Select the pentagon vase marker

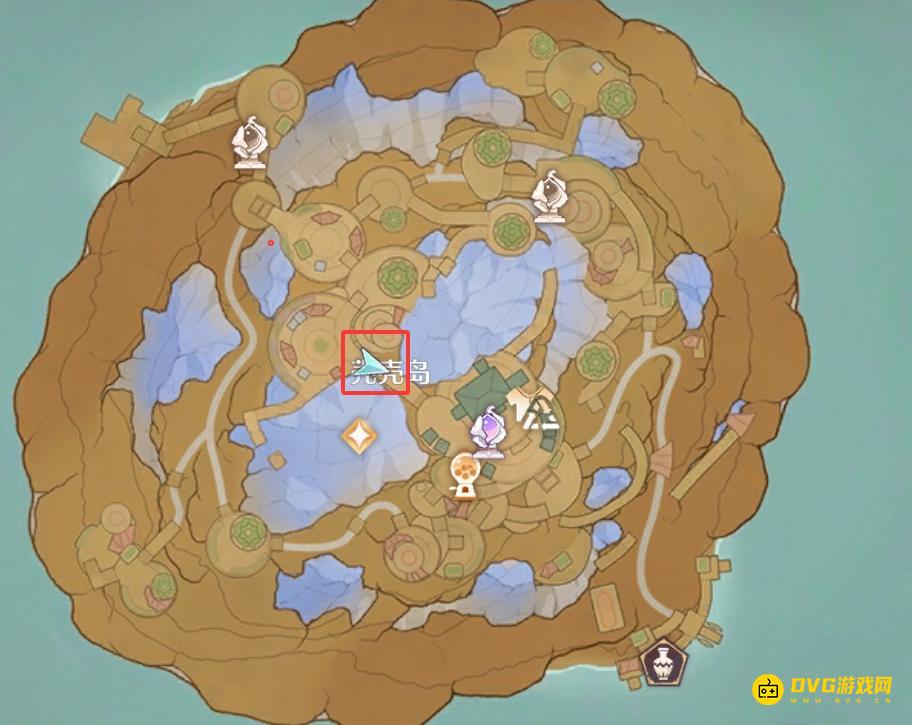659,661
